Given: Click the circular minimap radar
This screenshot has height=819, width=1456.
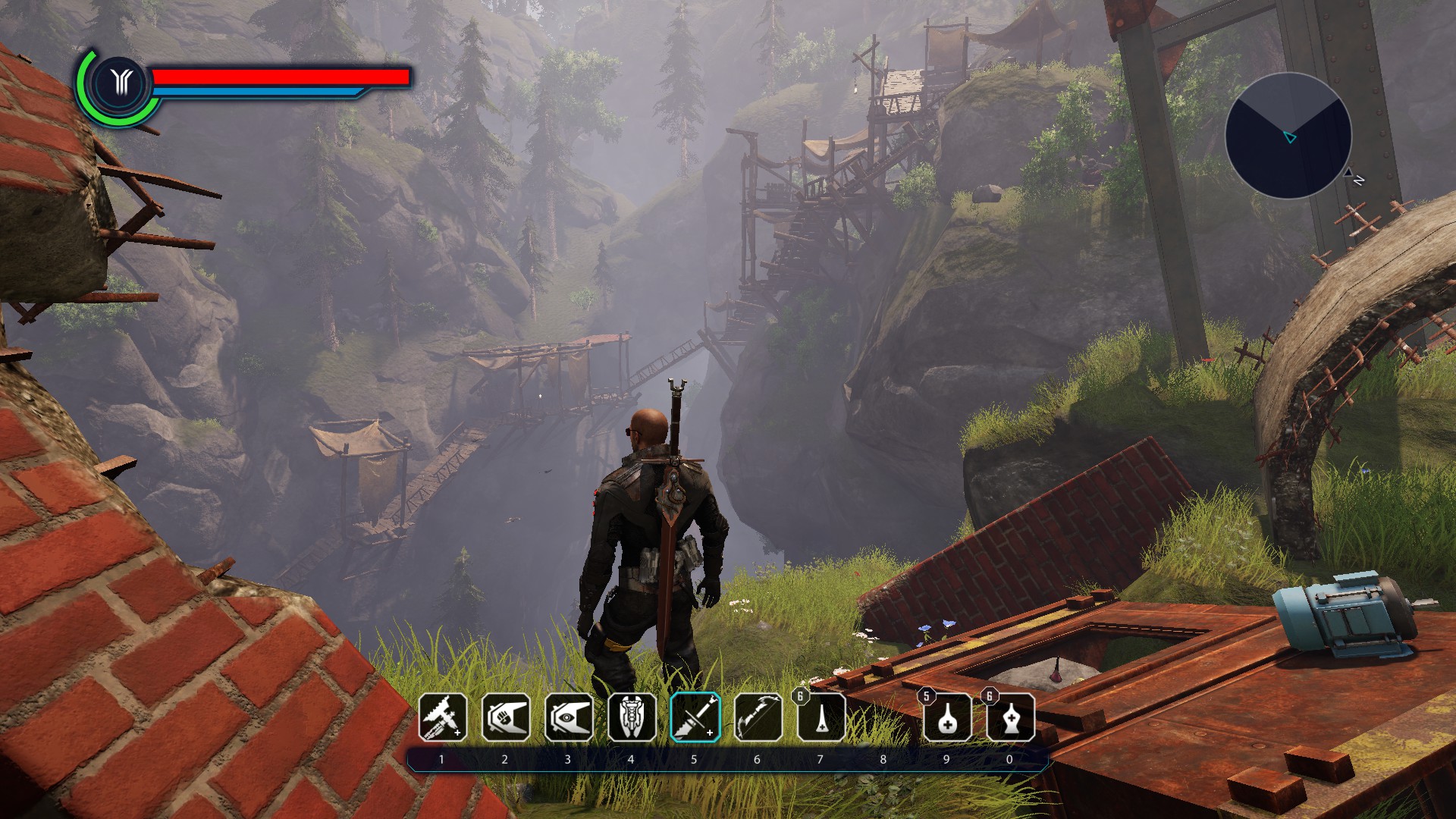Looking at the screenshot, I should [x=1288, y=136].
